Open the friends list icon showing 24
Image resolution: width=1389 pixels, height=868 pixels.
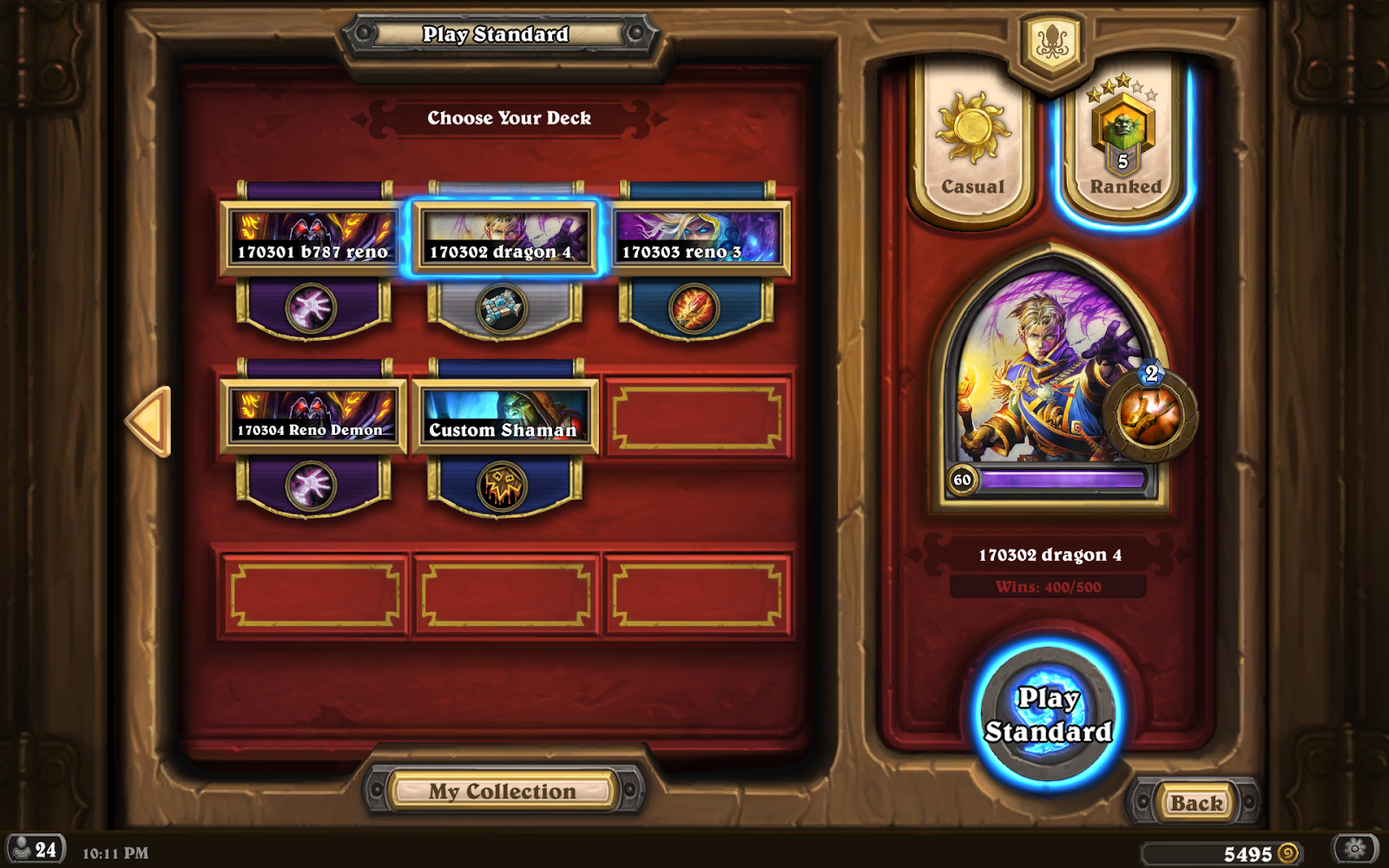click(35, 846)
